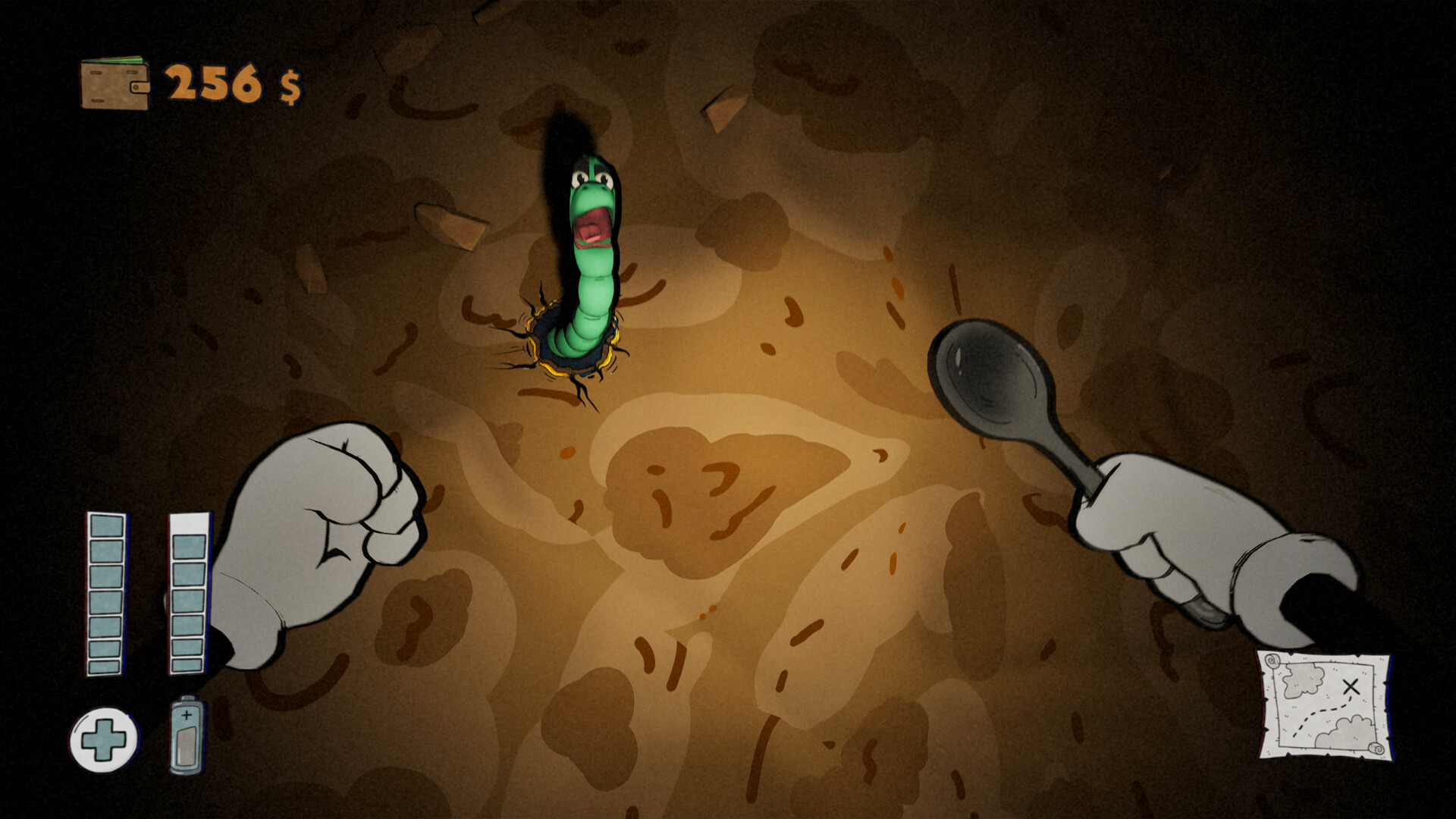Image resolution: width=1456 pixels, height=819 pixels.
Task: Toggle the plus symbol on the battery indicator
Action: (187, 713)
